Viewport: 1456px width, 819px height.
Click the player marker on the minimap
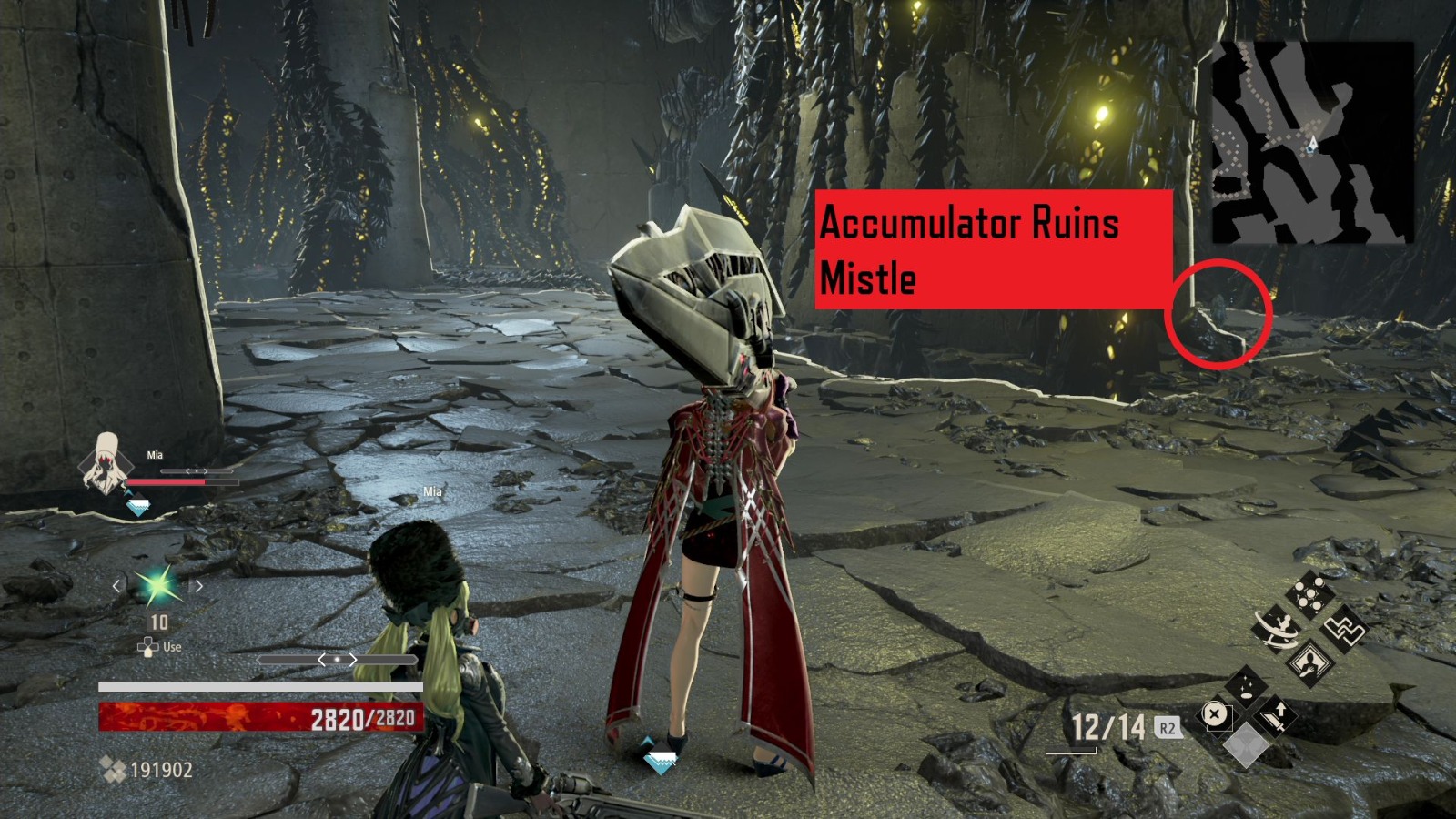tap(1313, 143)
